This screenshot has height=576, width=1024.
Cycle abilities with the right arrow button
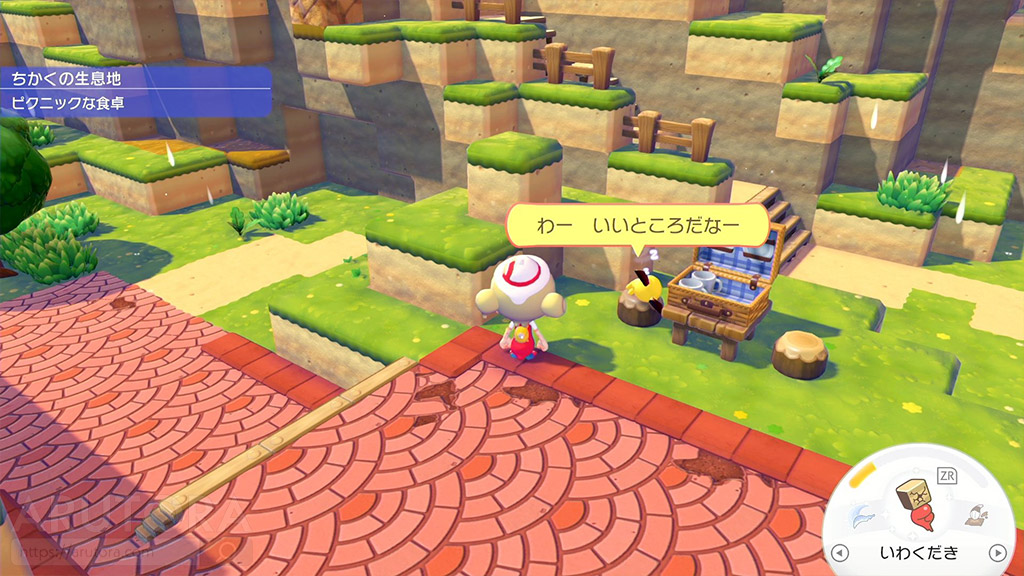tap(996, 552)
